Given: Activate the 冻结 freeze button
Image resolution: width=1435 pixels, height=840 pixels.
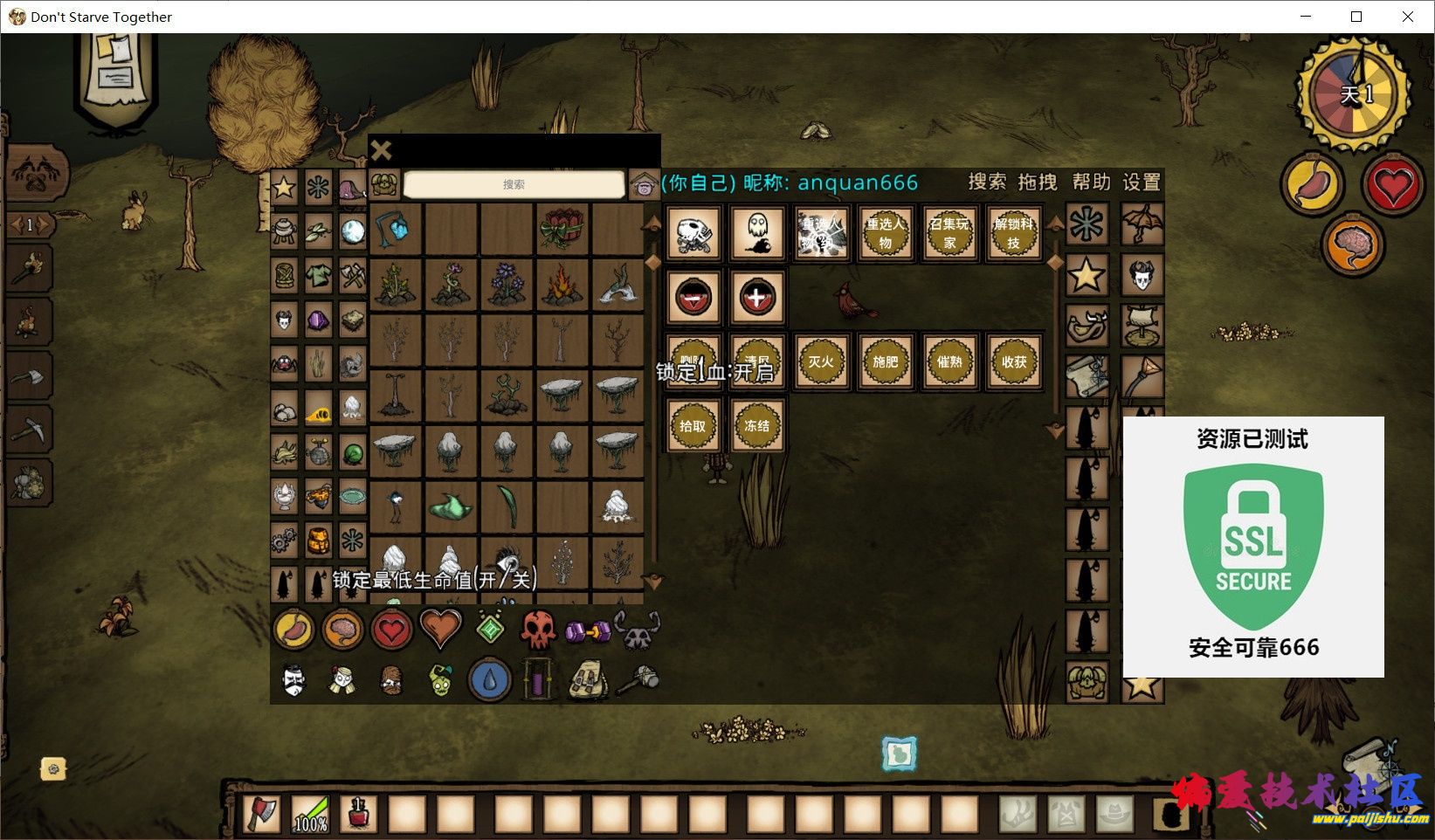Looking at the screenshot, I should click(756, 426).
